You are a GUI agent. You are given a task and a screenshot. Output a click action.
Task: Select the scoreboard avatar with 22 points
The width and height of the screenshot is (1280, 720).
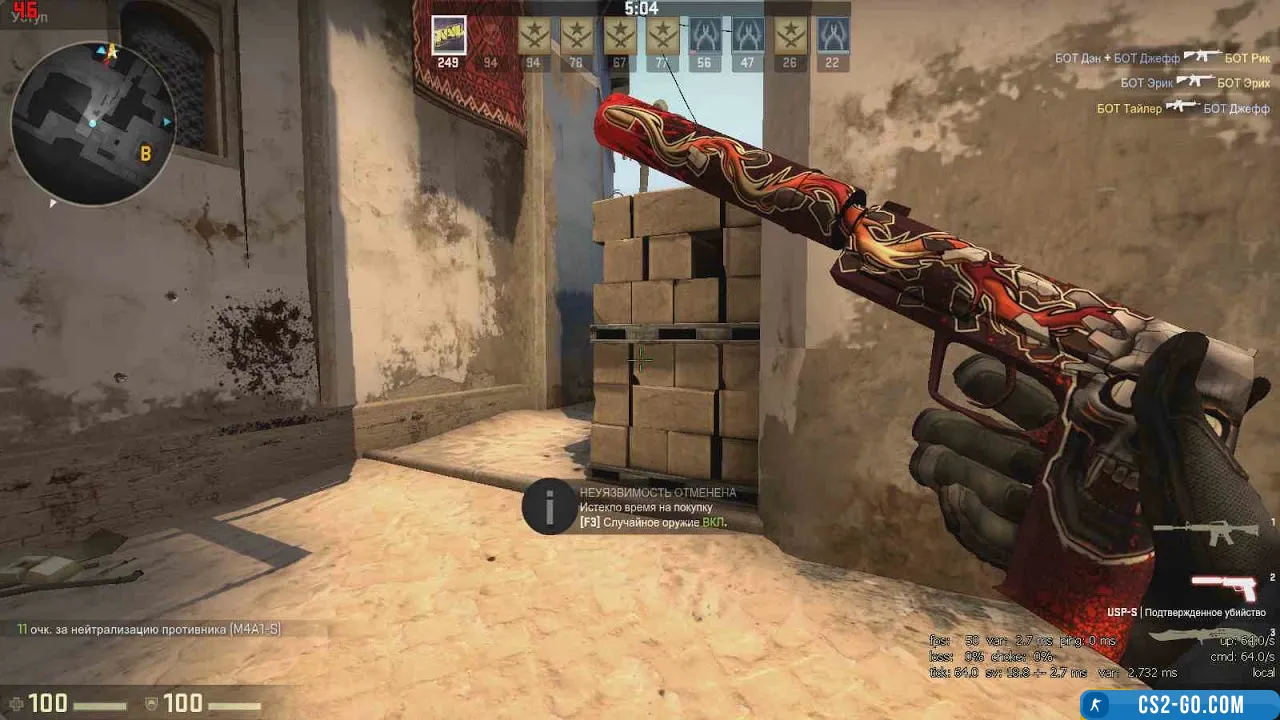[x=832, y=36]
